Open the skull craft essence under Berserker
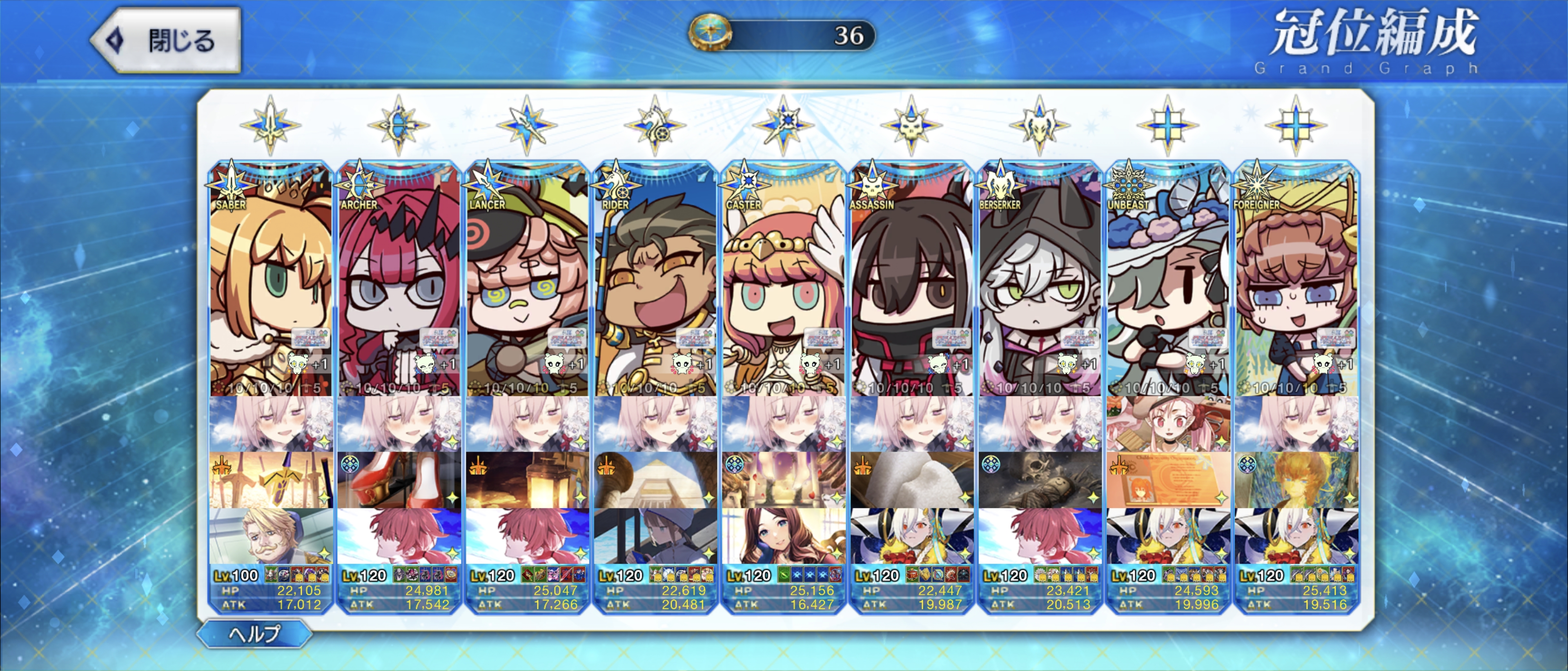Viewport: 1568px width, 671px height. pyautogui.click(x=1040, y=480)
